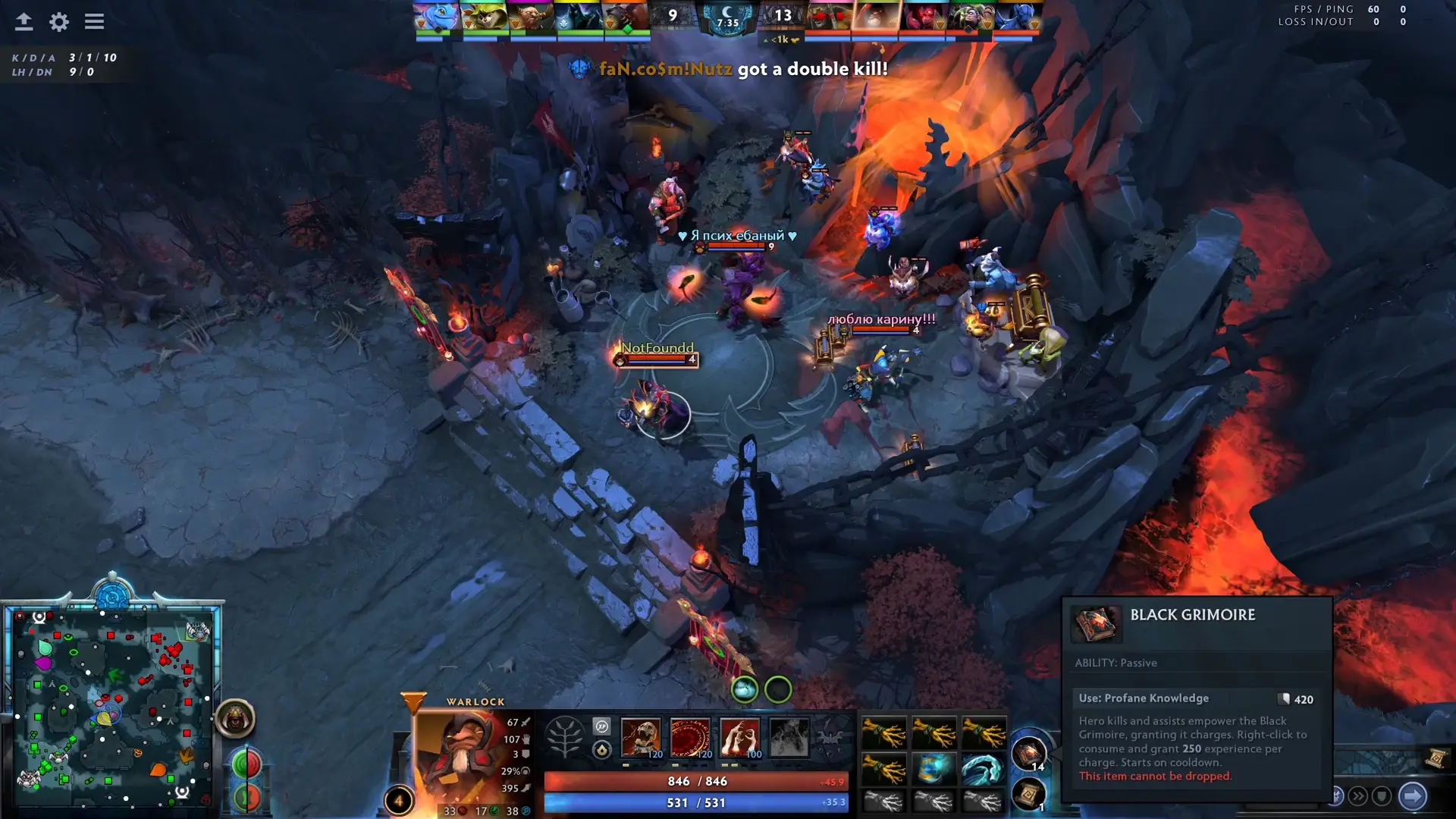Click Warlock's mana bar

pos(695,802)
